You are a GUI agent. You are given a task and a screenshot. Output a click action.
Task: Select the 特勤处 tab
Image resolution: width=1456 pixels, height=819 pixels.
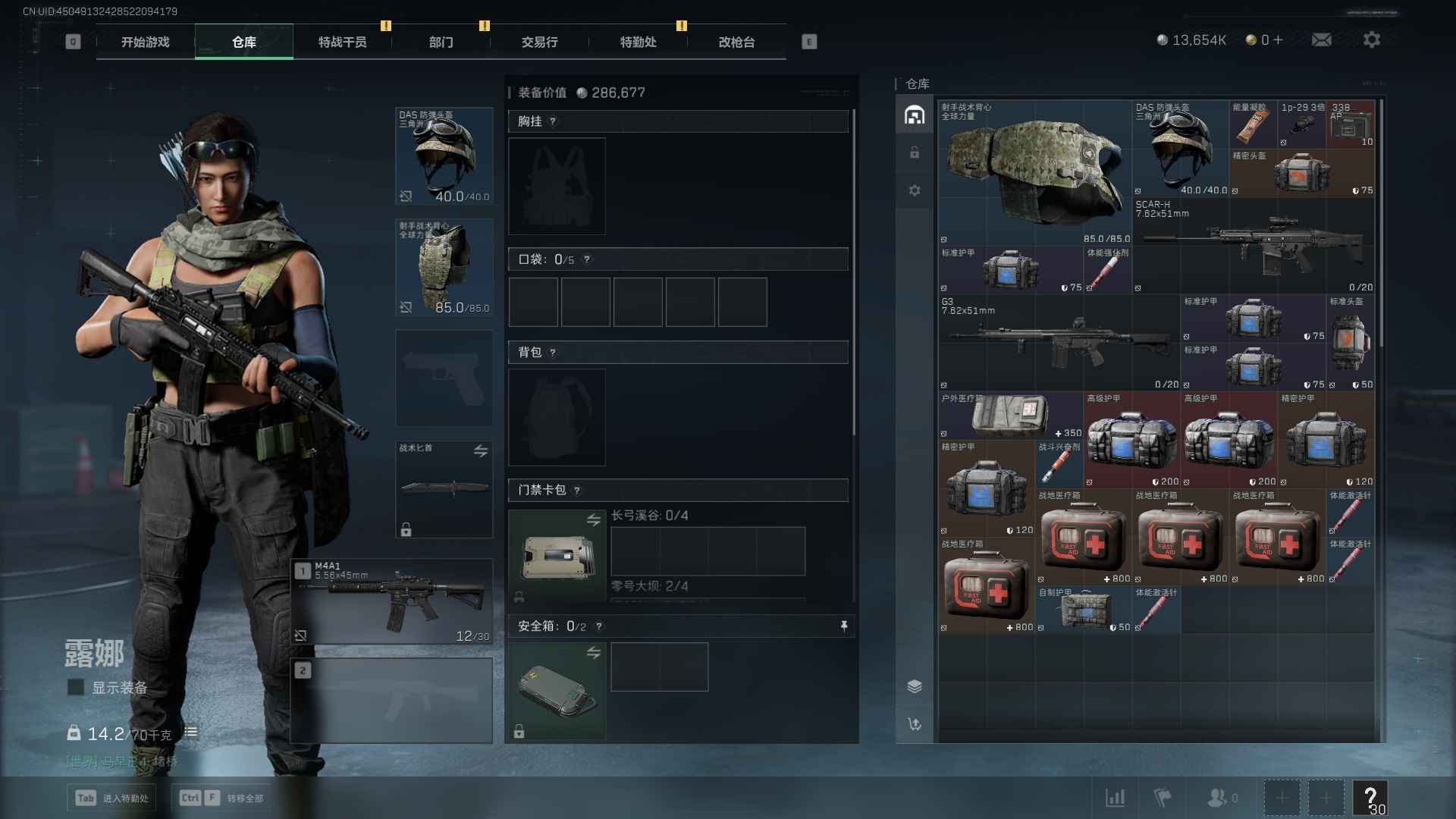click(638, 42)
